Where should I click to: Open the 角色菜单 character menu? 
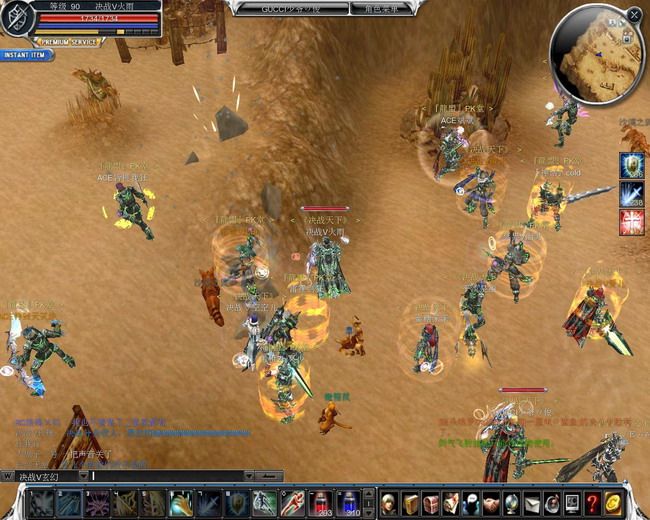click(378, 9)
